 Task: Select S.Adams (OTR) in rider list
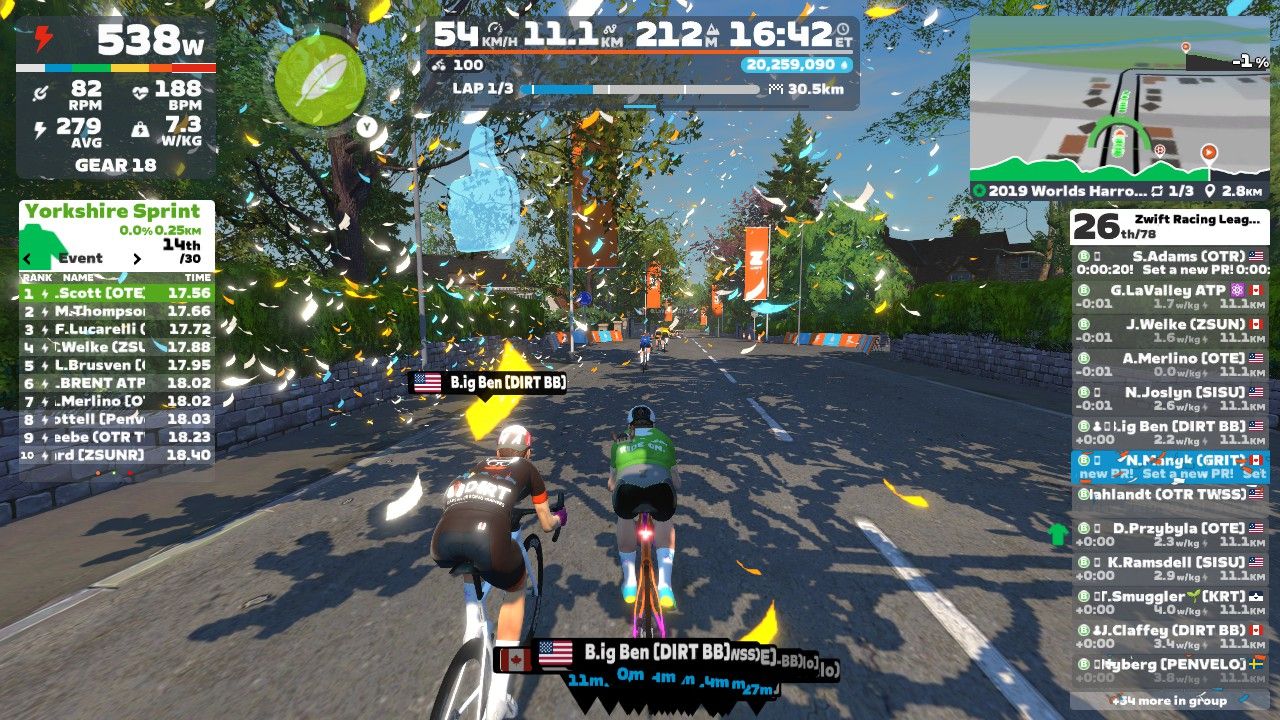point(1168,262)
